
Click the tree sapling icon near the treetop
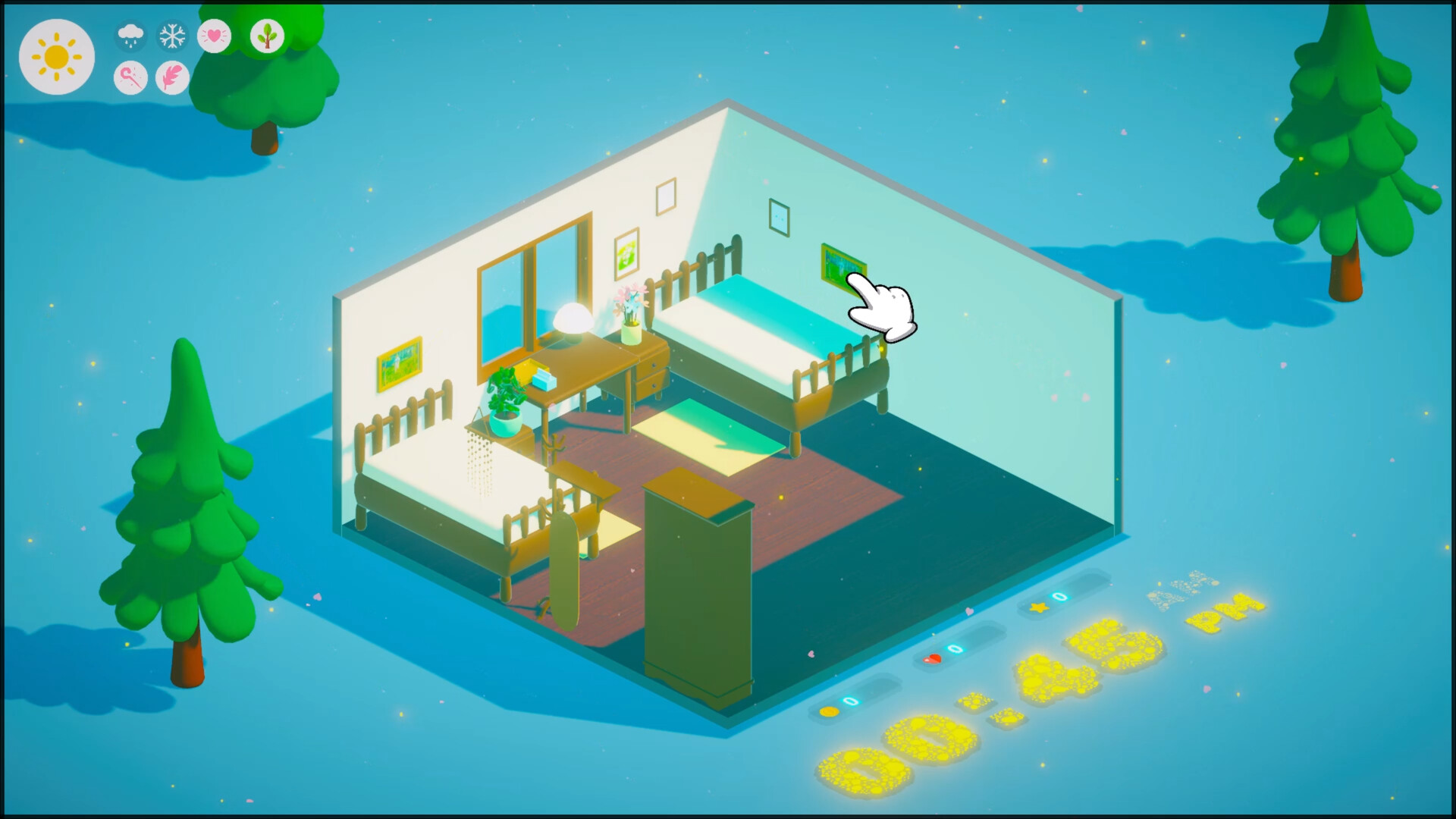coord(268,35)
